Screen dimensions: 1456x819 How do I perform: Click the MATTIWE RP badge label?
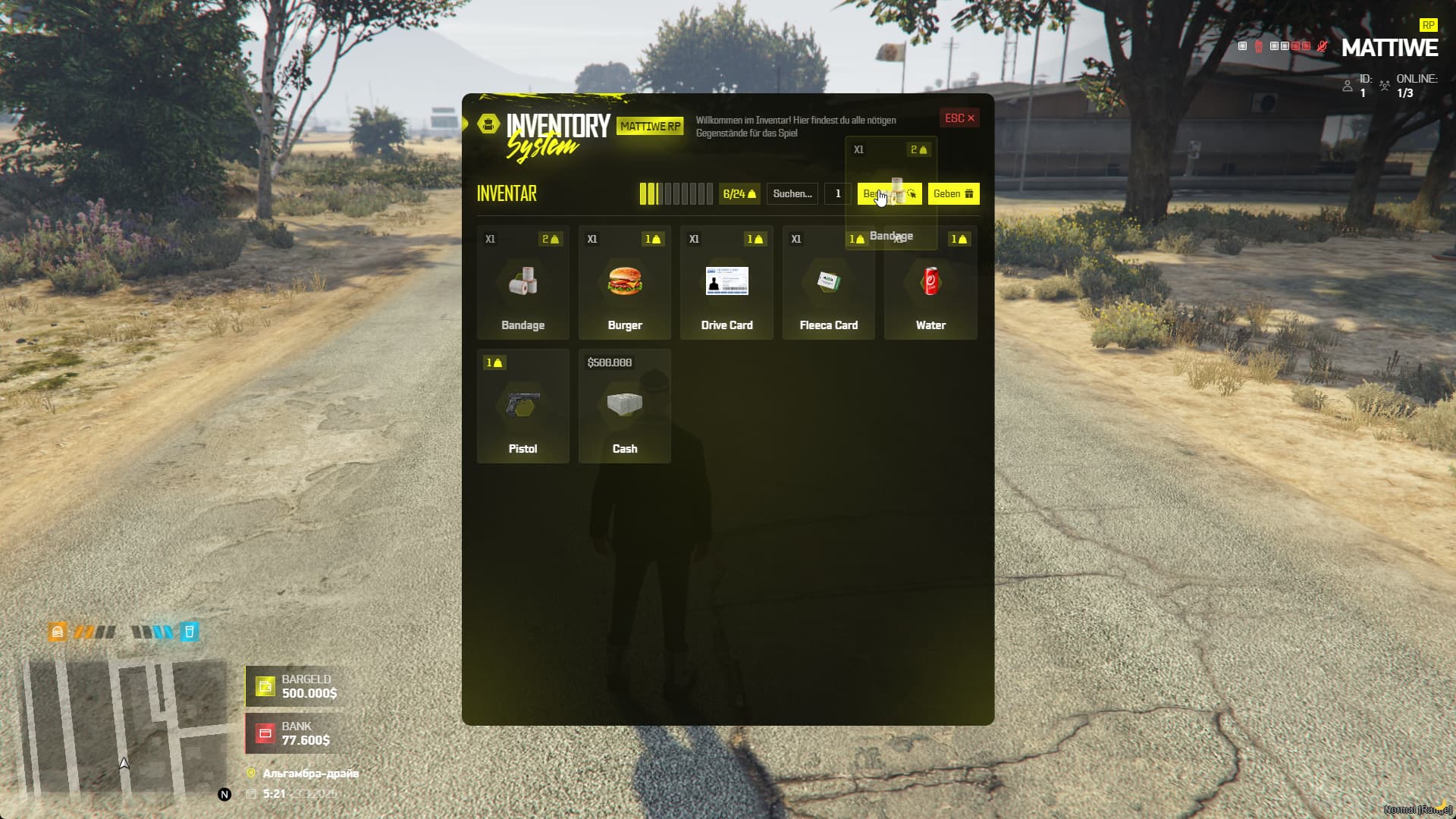[649, 127]
